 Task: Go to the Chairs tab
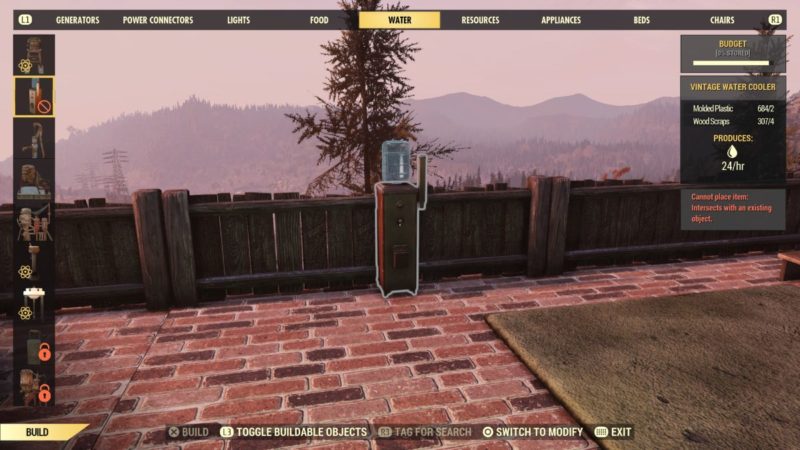[721, 20]
